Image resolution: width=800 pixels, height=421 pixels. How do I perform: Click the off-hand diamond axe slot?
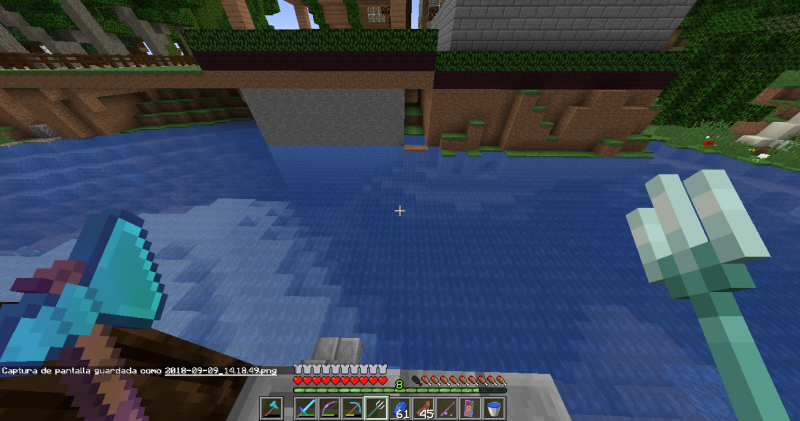[x=271, y=409]
